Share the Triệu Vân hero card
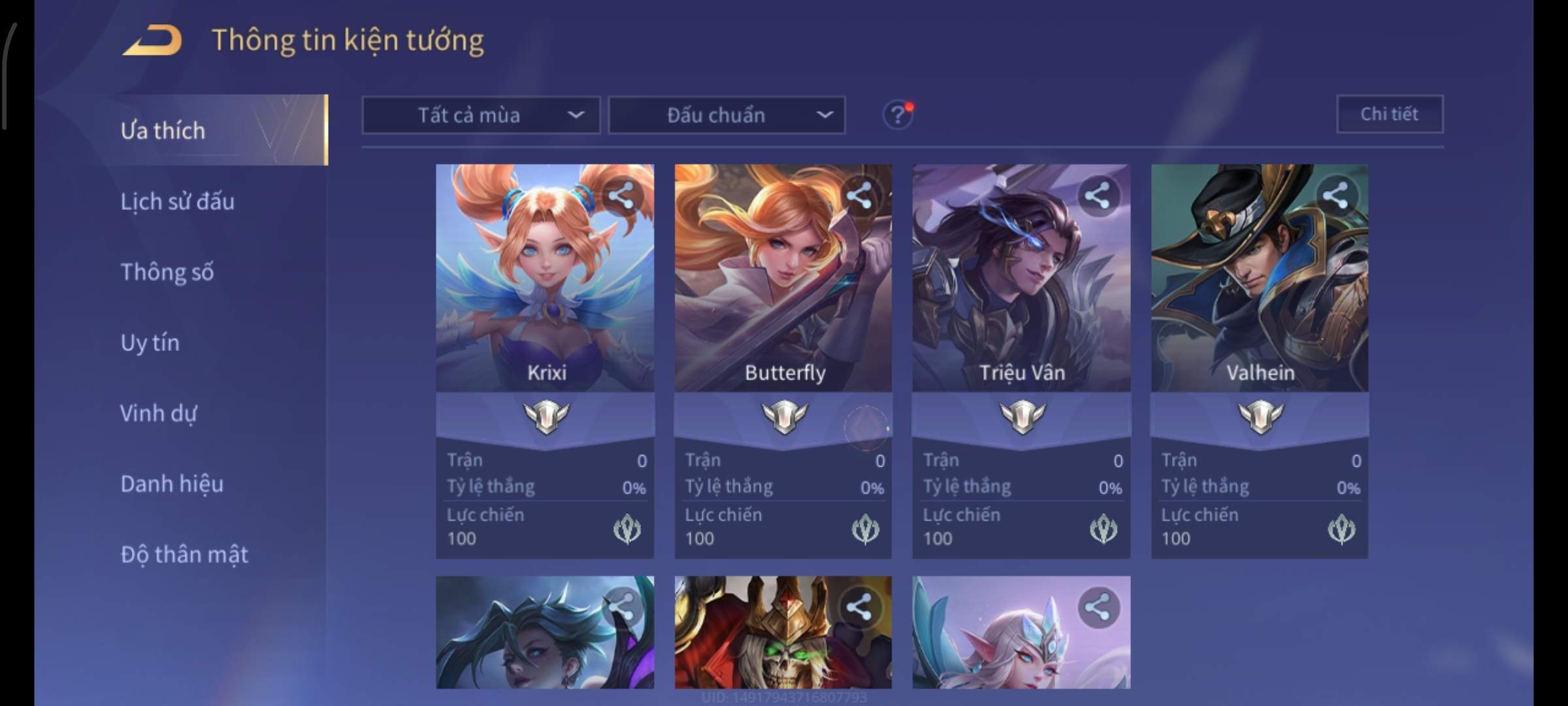Viewport: 1568px width, 706px height. [x=1098, y=195]
